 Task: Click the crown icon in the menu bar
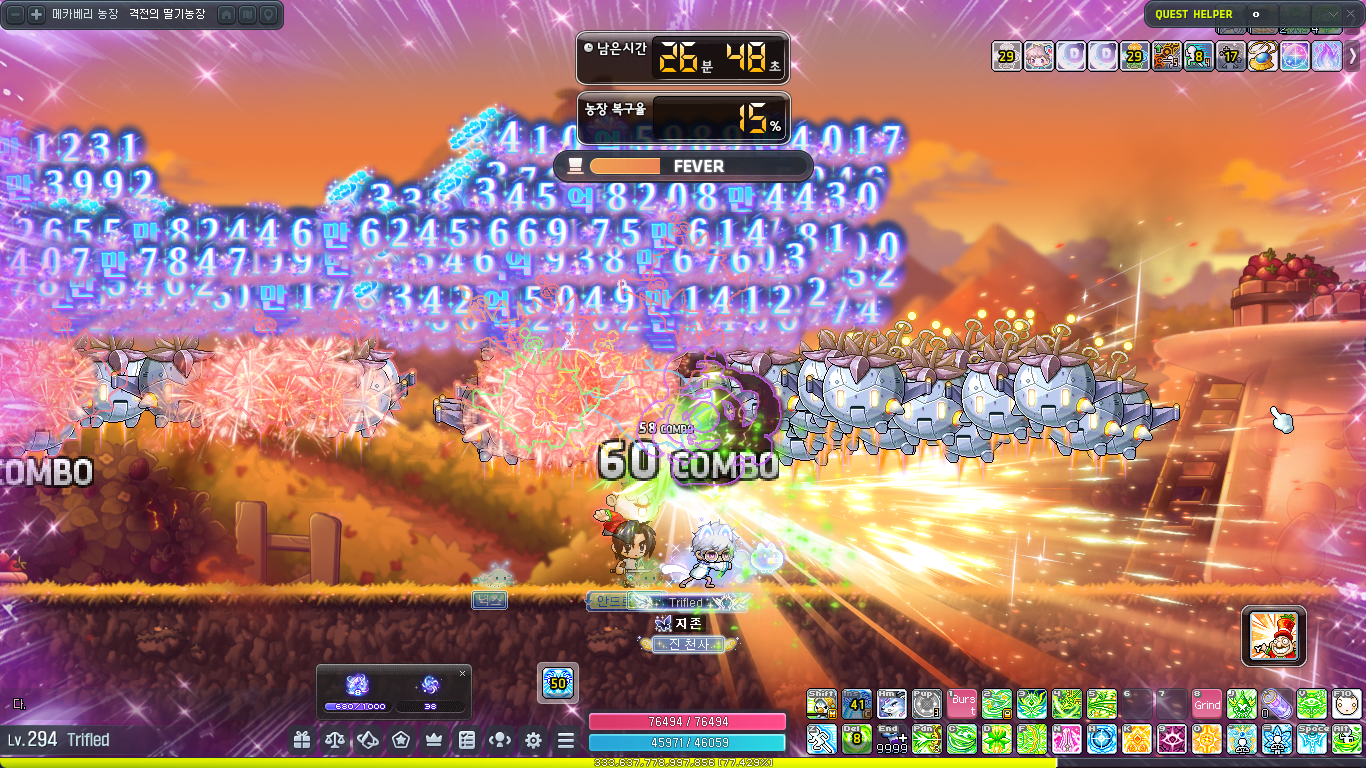click(x=434, y=741)
